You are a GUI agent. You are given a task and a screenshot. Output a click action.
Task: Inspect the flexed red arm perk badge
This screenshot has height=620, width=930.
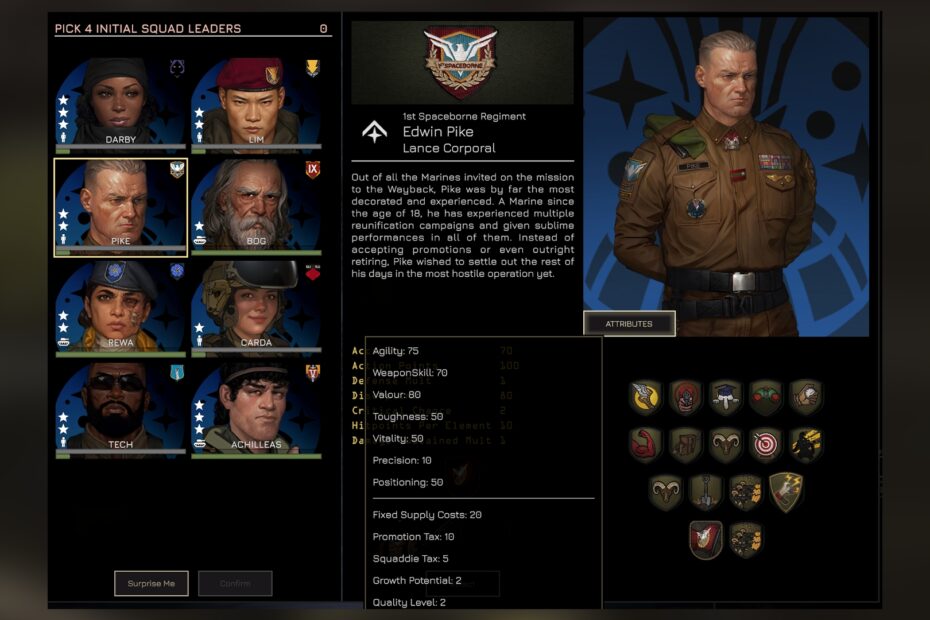point(645,444)
